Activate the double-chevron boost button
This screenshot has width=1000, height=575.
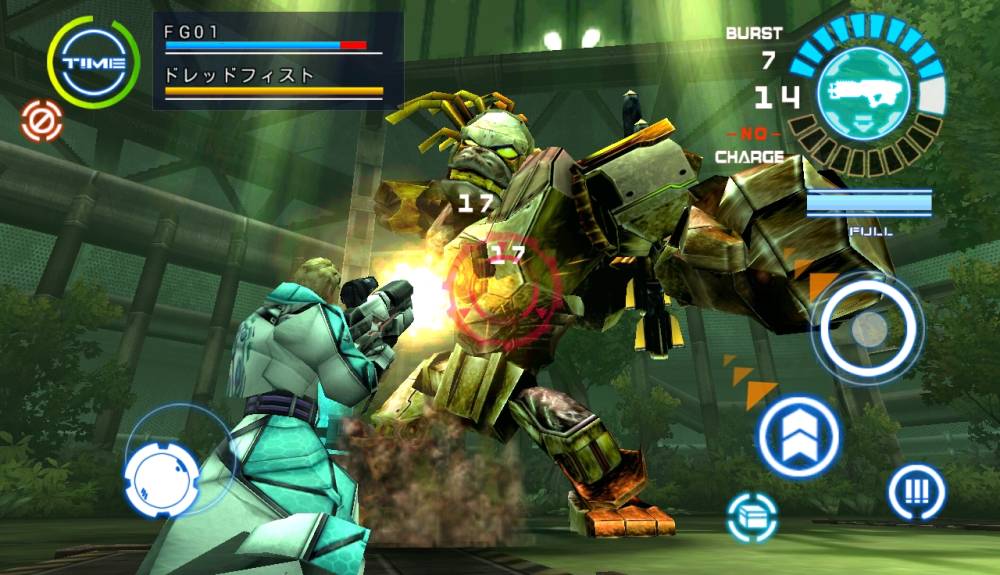click(x=798, y=437)
